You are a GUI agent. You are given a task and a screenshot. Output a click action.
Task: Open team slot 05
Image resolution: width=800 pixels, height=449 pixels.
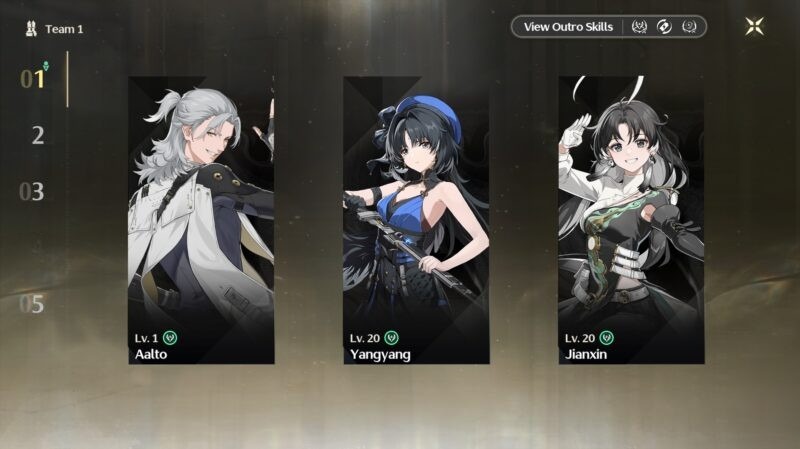(33, 304)
